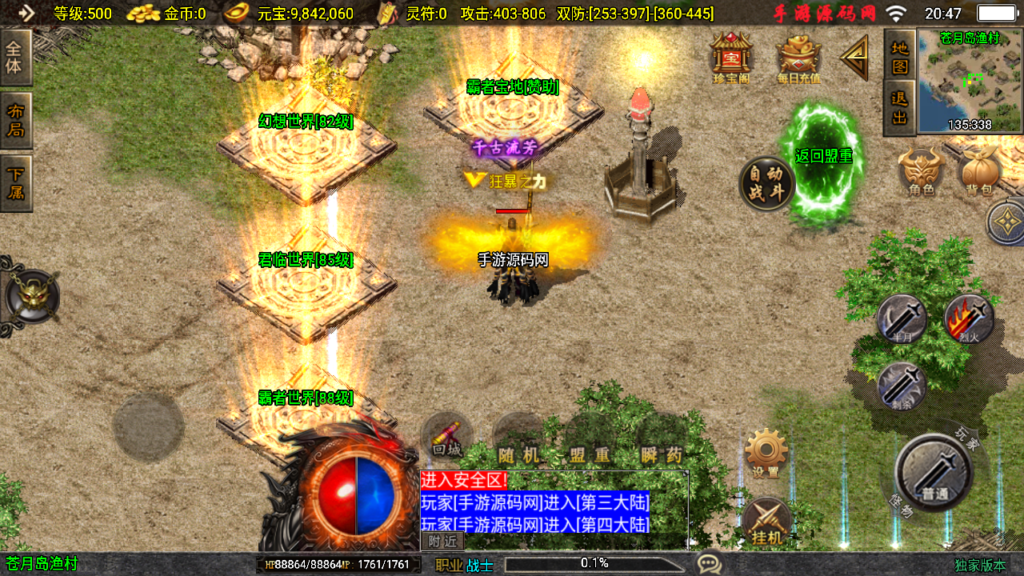This screenshot has width=1024, height=576.
Task: Open the 每日充值 daily recharge
Action: tap(798, 55)
